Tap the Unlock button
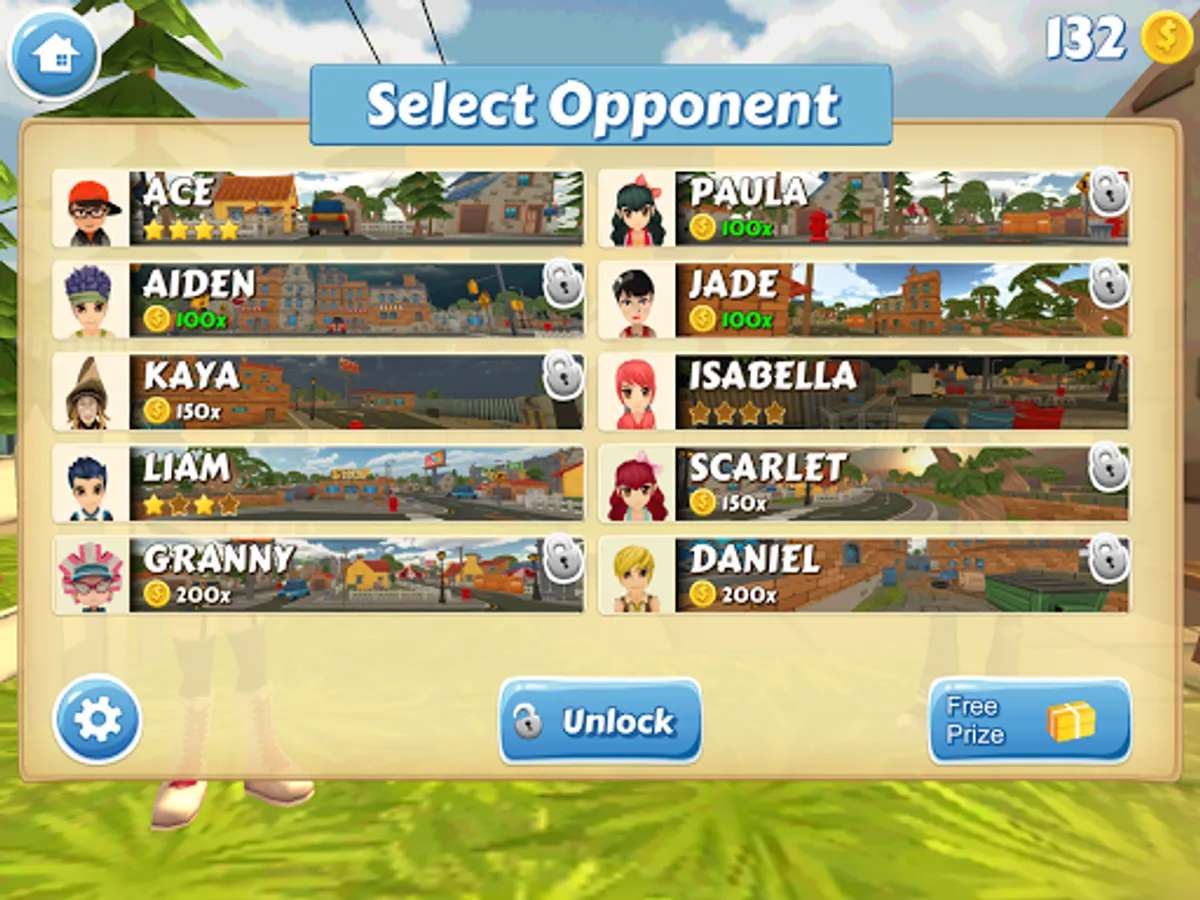The height and width of the screenshot is (900, 1200). click(600, 721)
